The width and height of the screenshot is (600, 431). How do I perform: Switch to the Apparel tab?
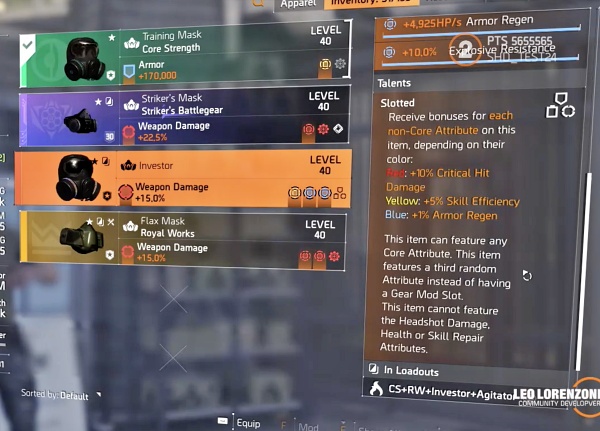(x=299, y=5)
